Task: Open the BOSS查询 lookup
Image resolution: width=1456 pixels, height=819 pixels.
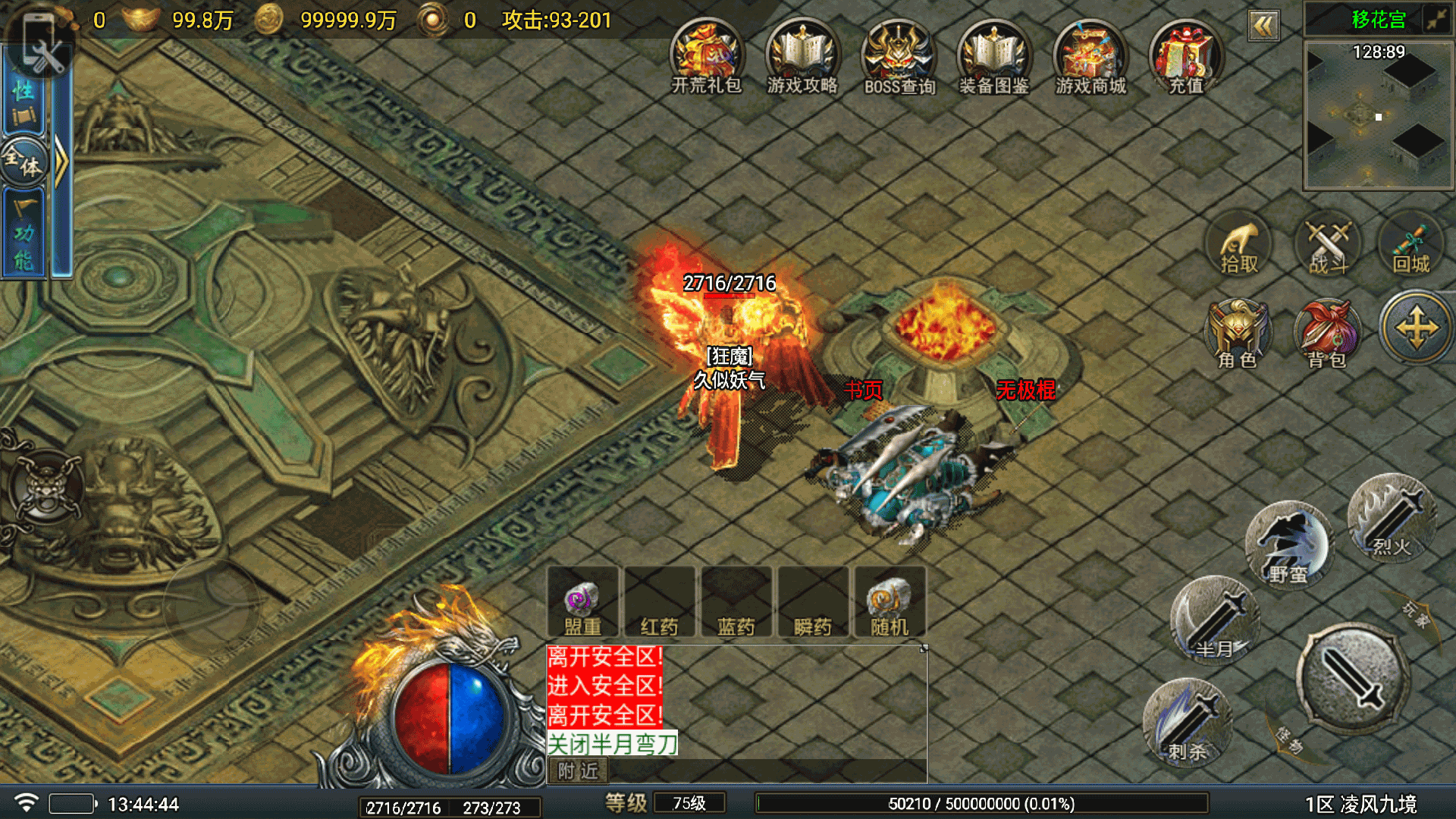Action: pyautogui.click(x=899, y=58)
